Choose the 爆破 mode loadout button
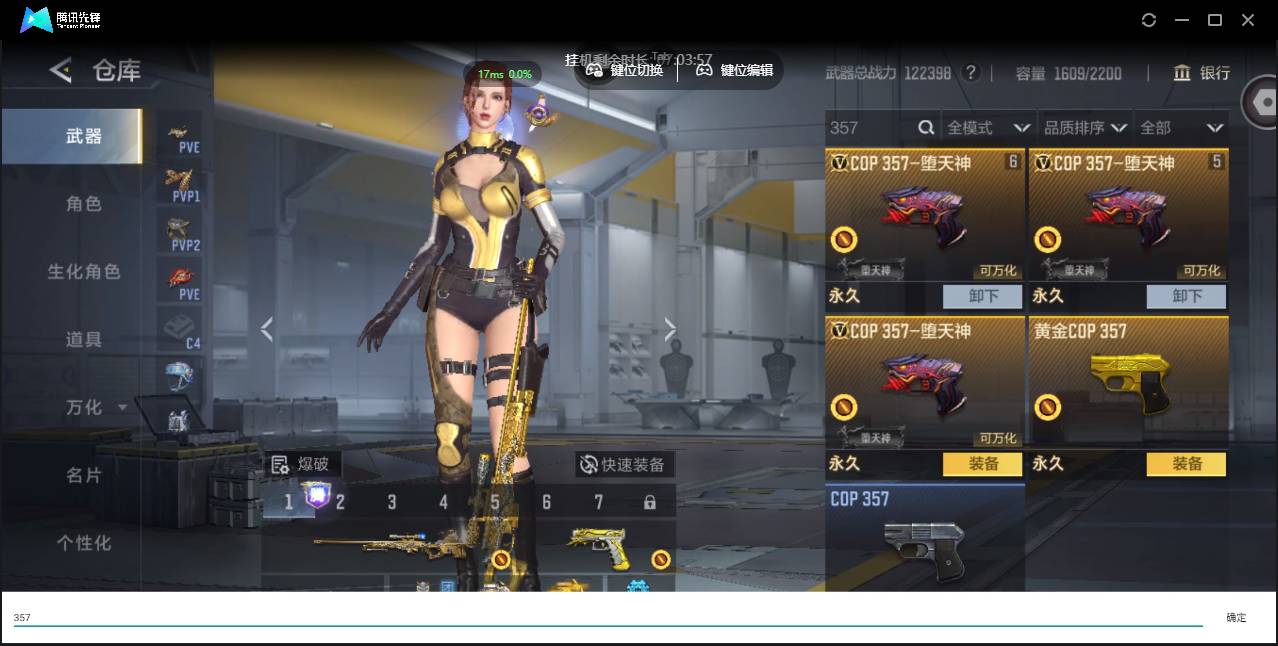This screenshot has height=646, width=1278. [x=301, y=464]
